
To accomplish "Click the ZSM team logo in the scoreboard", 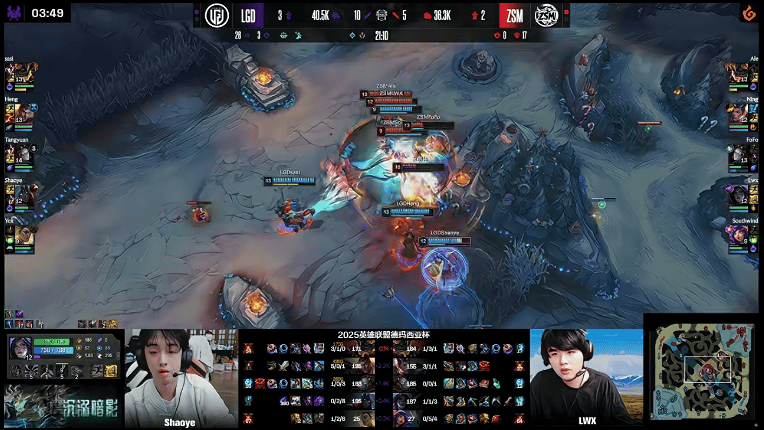I will pos(546,16).
